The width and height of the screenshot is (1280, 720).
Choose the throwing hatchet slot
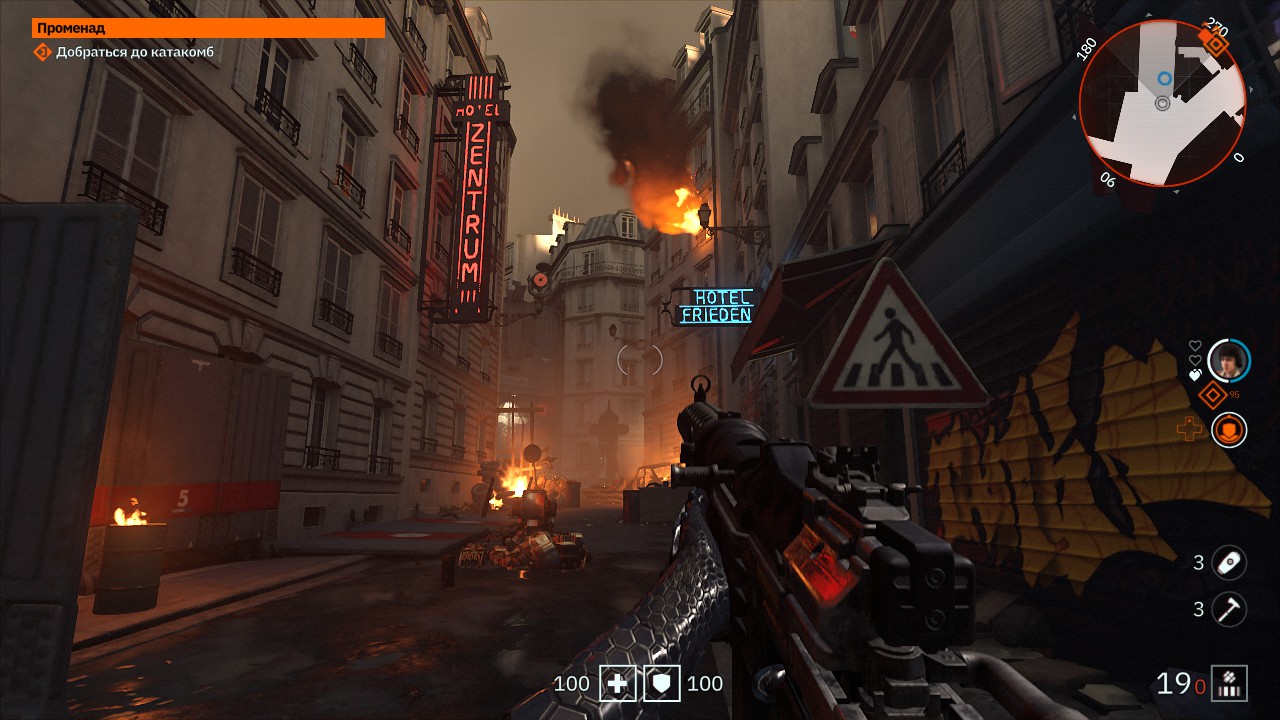coord(1229,609)
